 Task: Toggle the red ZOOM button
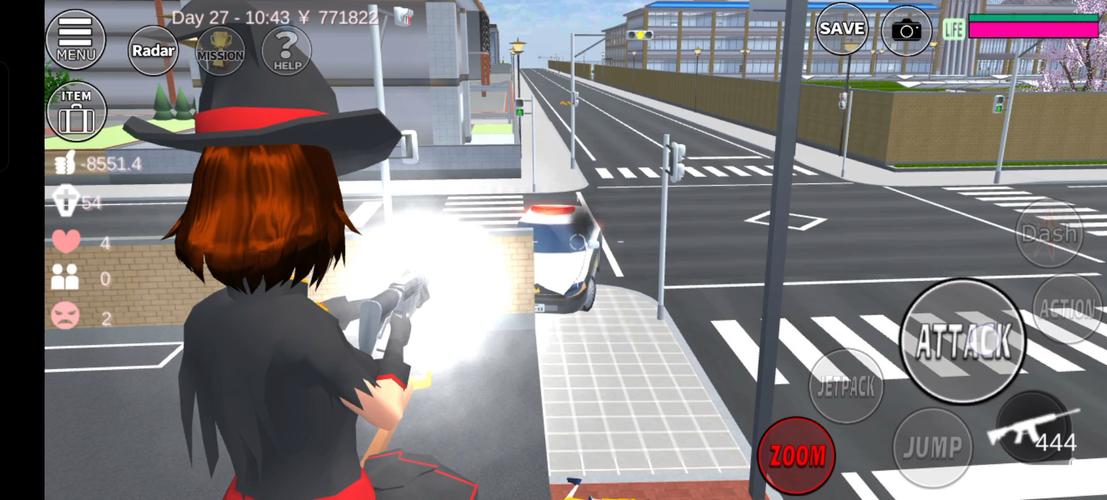tap(796, 456)
